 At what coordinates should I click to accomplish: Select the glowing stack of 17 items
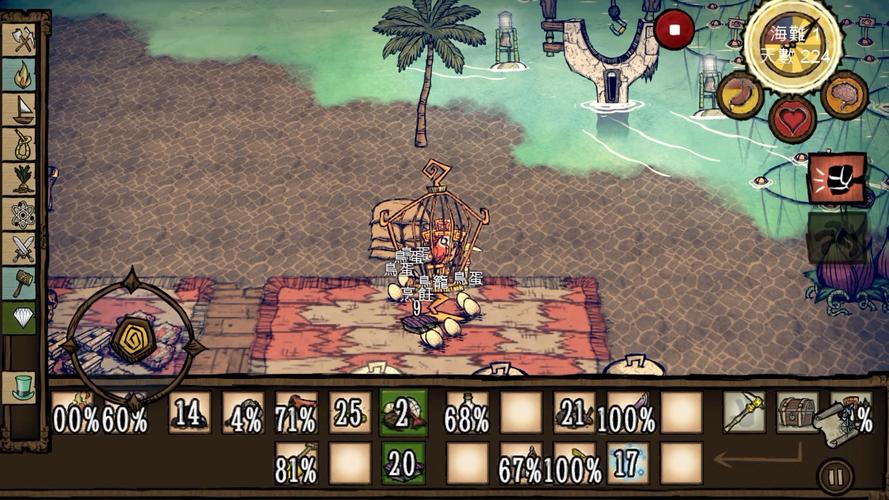click(x=627, y=463)
